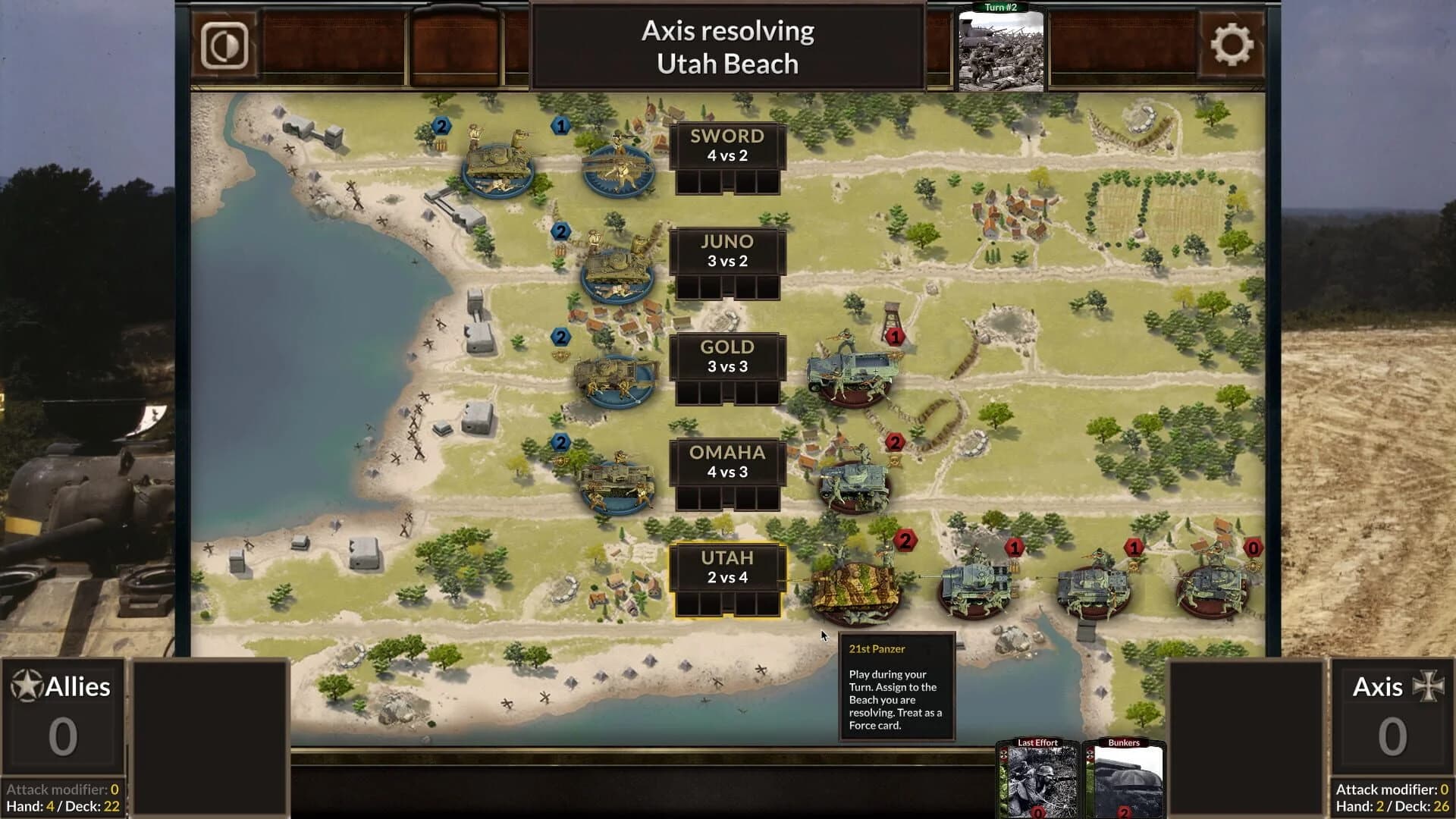1456x819 pixels.
Task: Toggle the red 2 badge at Utah Beach
Action: click(904, 541)
